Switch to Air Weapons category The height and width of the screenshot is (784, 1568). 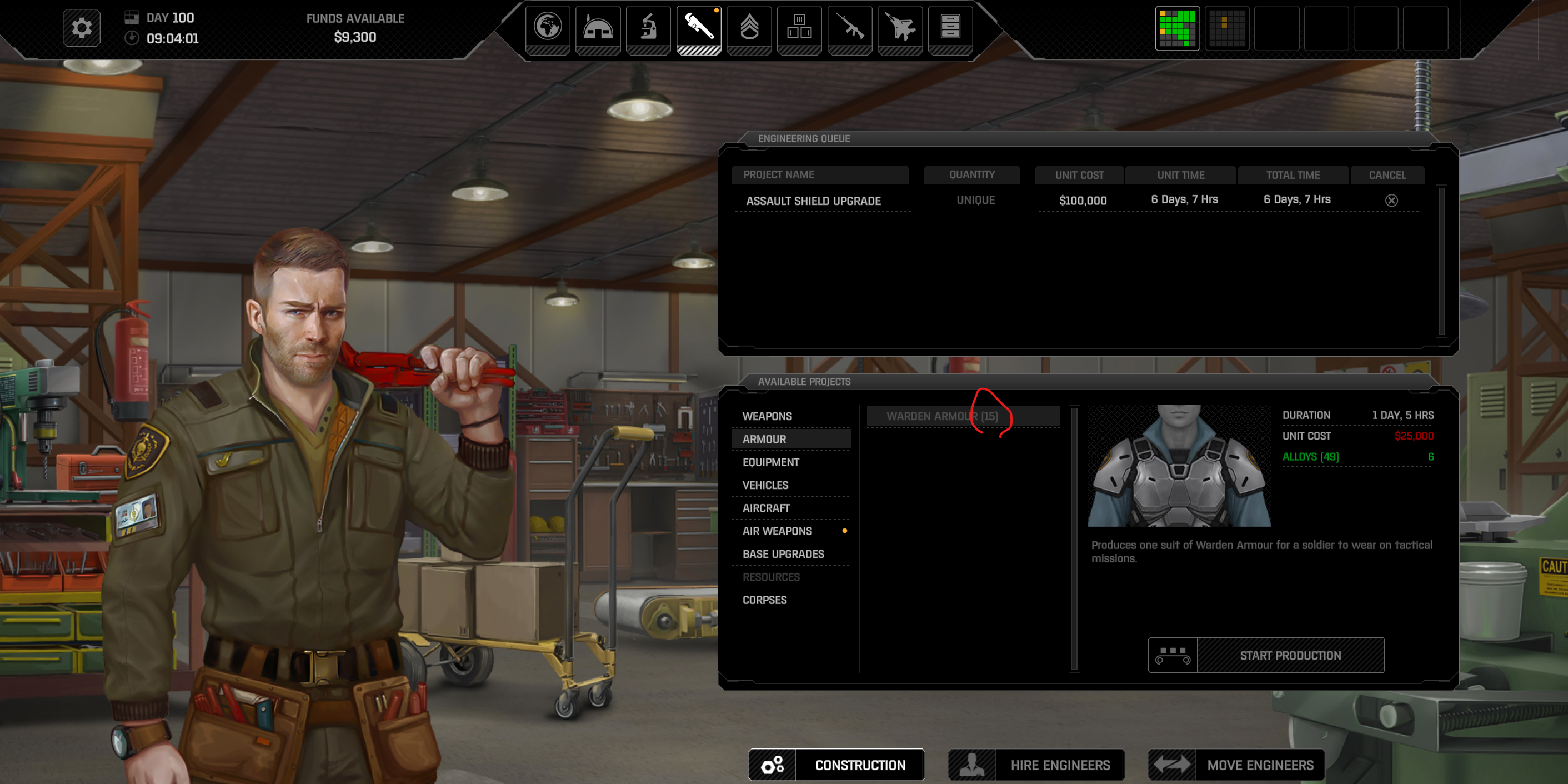click(777, 531)
